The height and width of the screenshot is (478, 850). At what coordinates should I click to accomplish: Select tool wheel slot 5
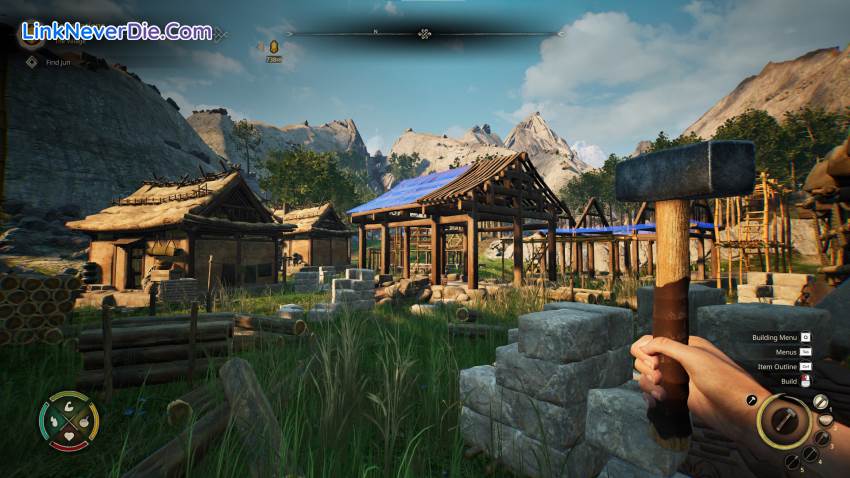pos(791,461)
